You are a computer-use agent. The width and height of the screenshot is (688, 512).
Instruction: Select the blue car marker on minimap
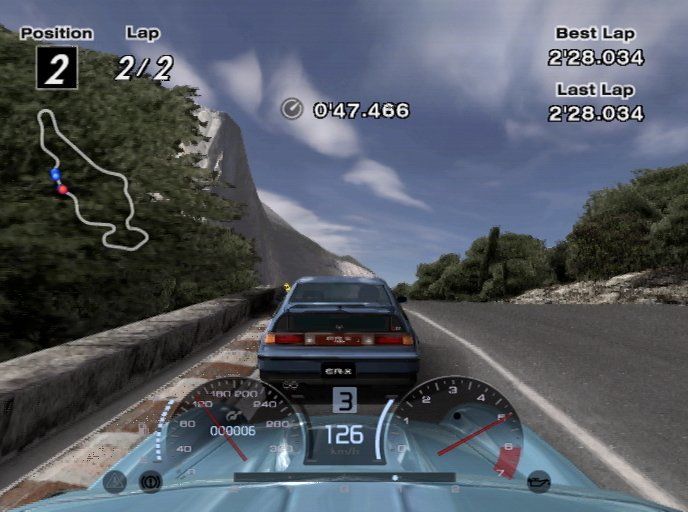(56, 175)
